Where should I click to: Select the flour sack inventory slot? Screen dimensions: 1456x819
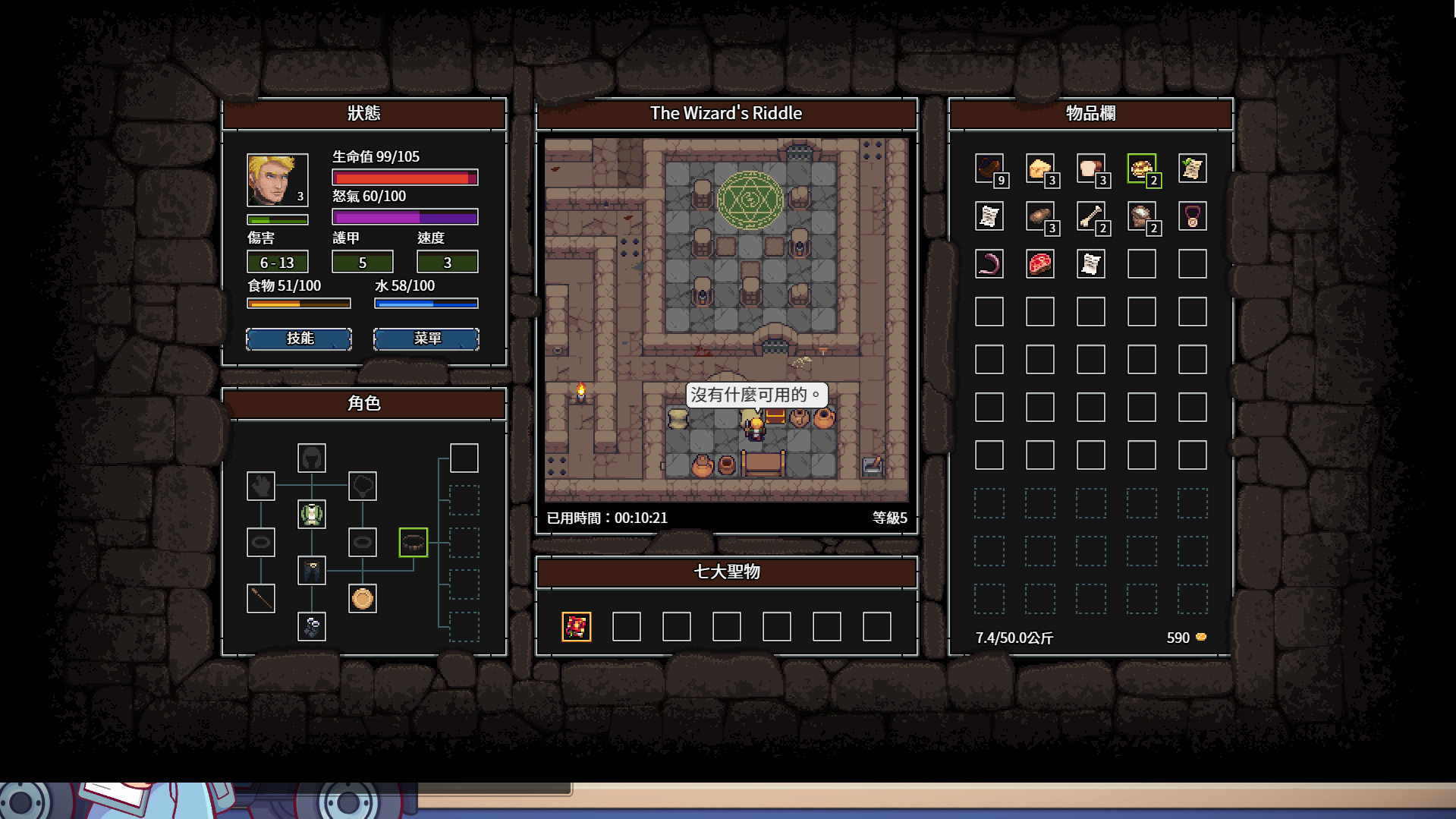point(1141,216)
